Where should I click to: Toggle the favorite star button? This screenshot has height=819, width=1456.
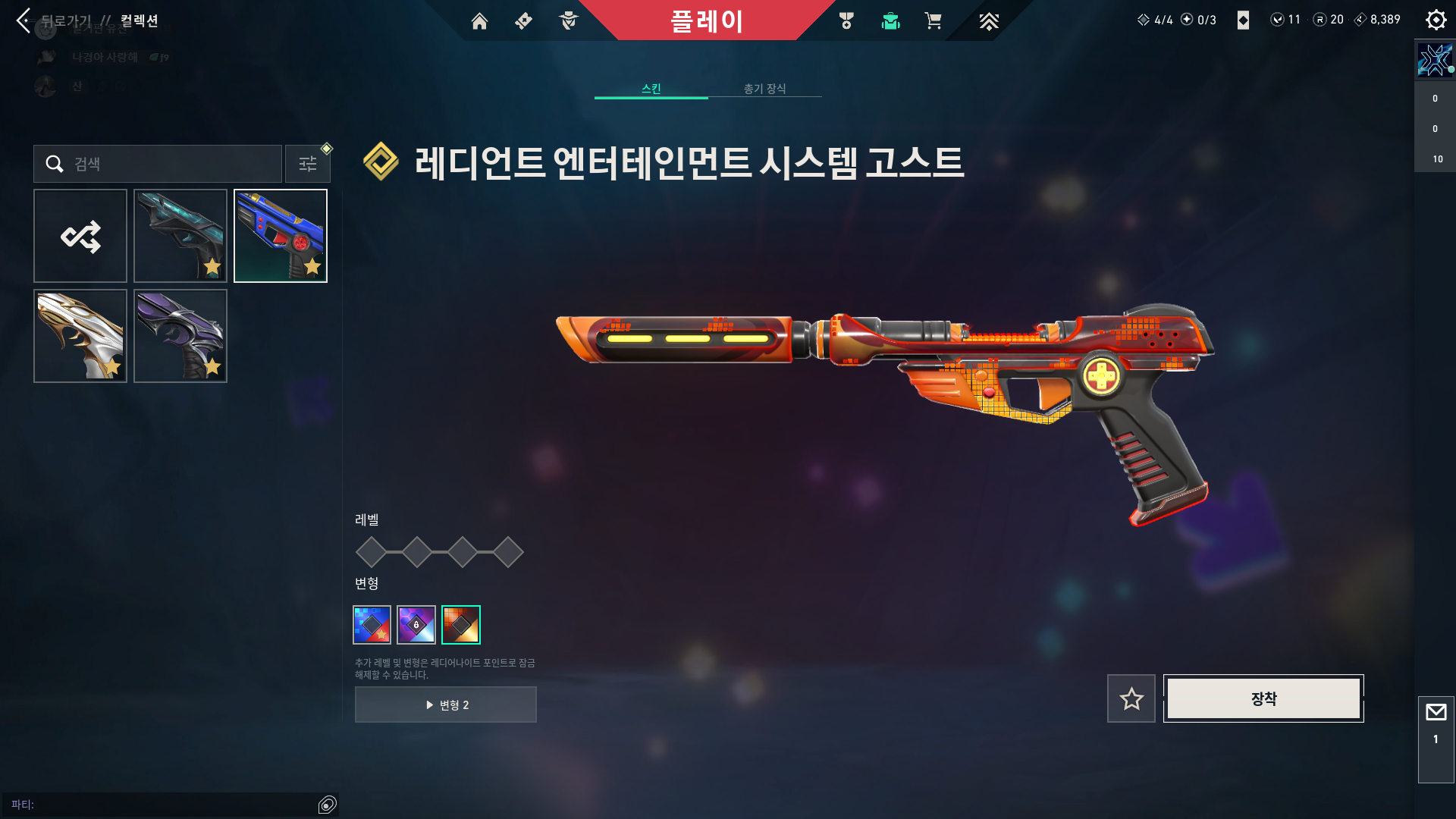pyautogui.click(x=1131, y=698)
